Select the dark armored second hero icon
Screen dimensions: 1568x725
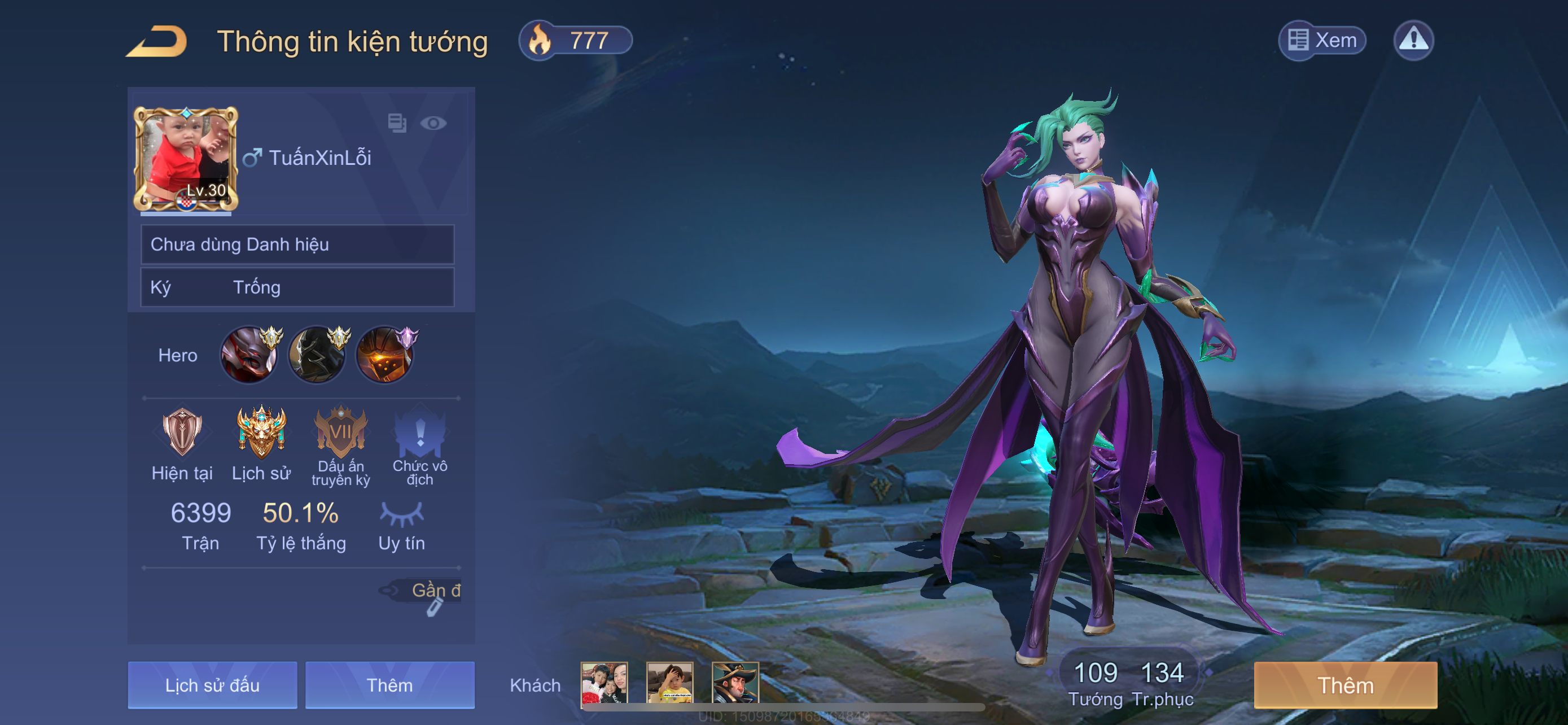[x=317, y=356]
